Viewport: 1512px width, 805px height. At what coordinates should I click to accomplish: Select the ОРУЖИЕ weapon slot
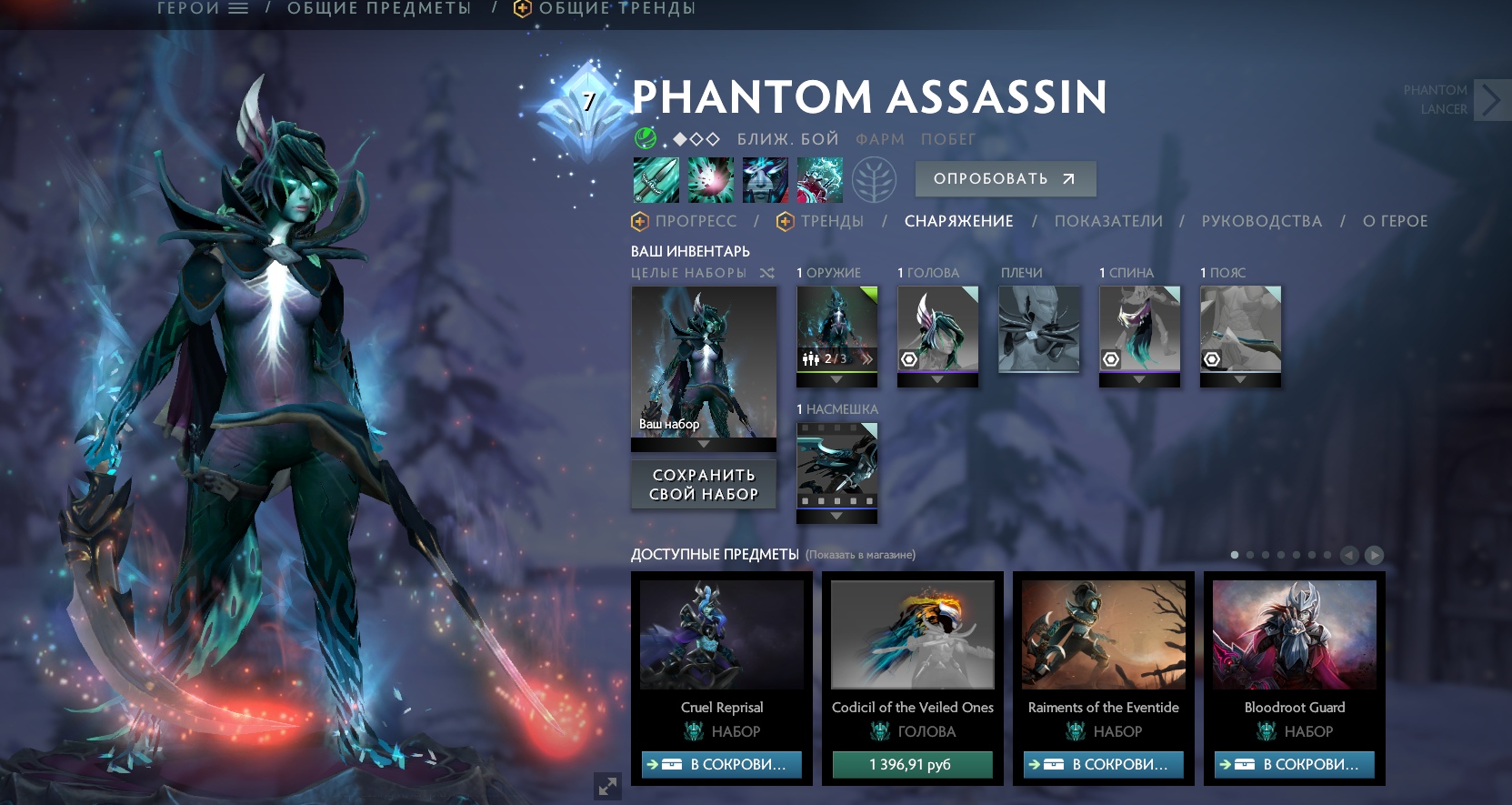836,329
